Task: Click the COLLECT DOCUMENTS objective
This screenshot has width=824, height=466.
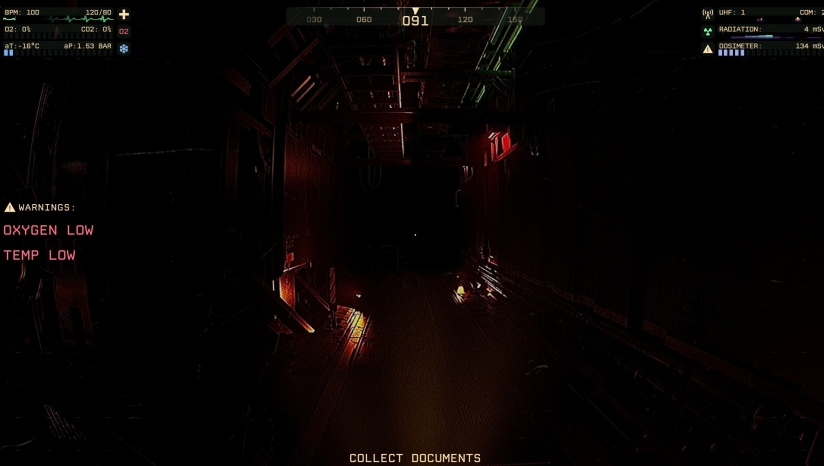Action: click(x=415, y=458)
